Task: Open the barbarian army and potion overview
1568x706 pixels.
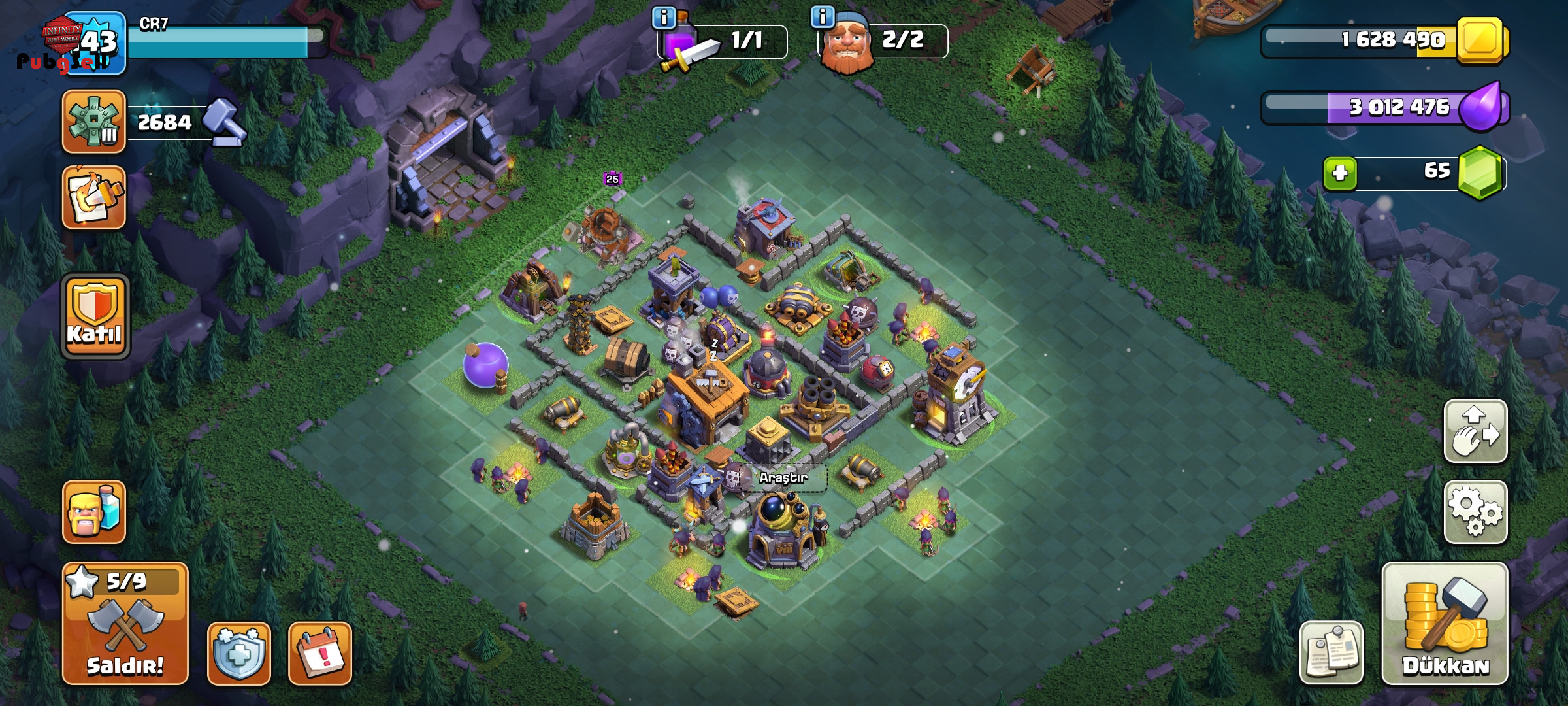Action: [x=94, y=512]
